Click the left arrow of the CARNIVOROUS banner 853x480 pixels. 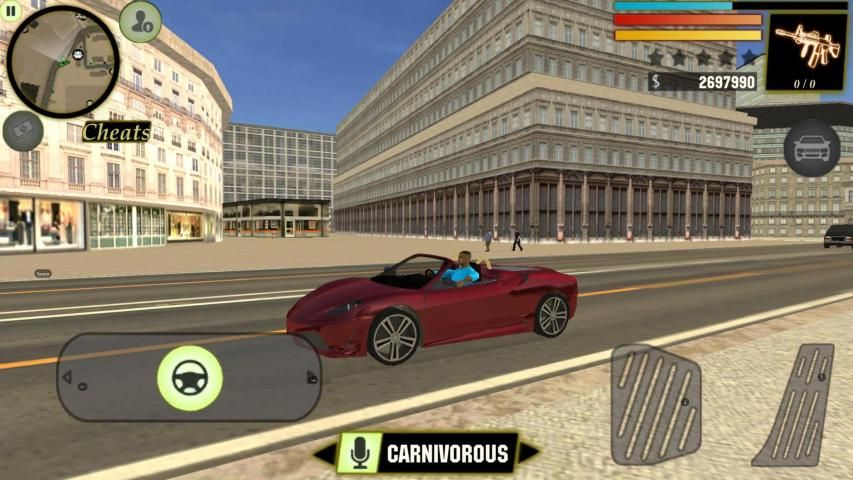click(x=323, y=454)
